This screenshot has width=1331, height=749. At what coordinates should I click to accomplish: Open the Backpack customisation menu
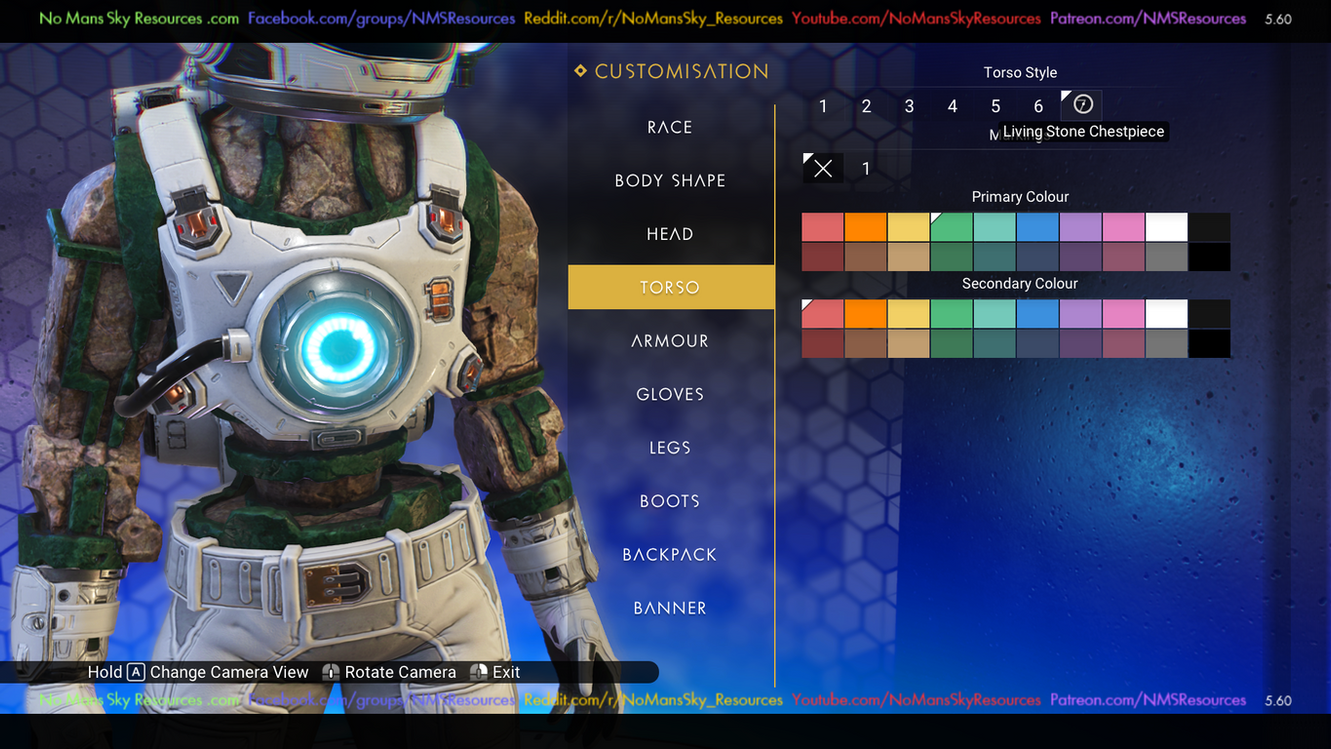point(670,555)
